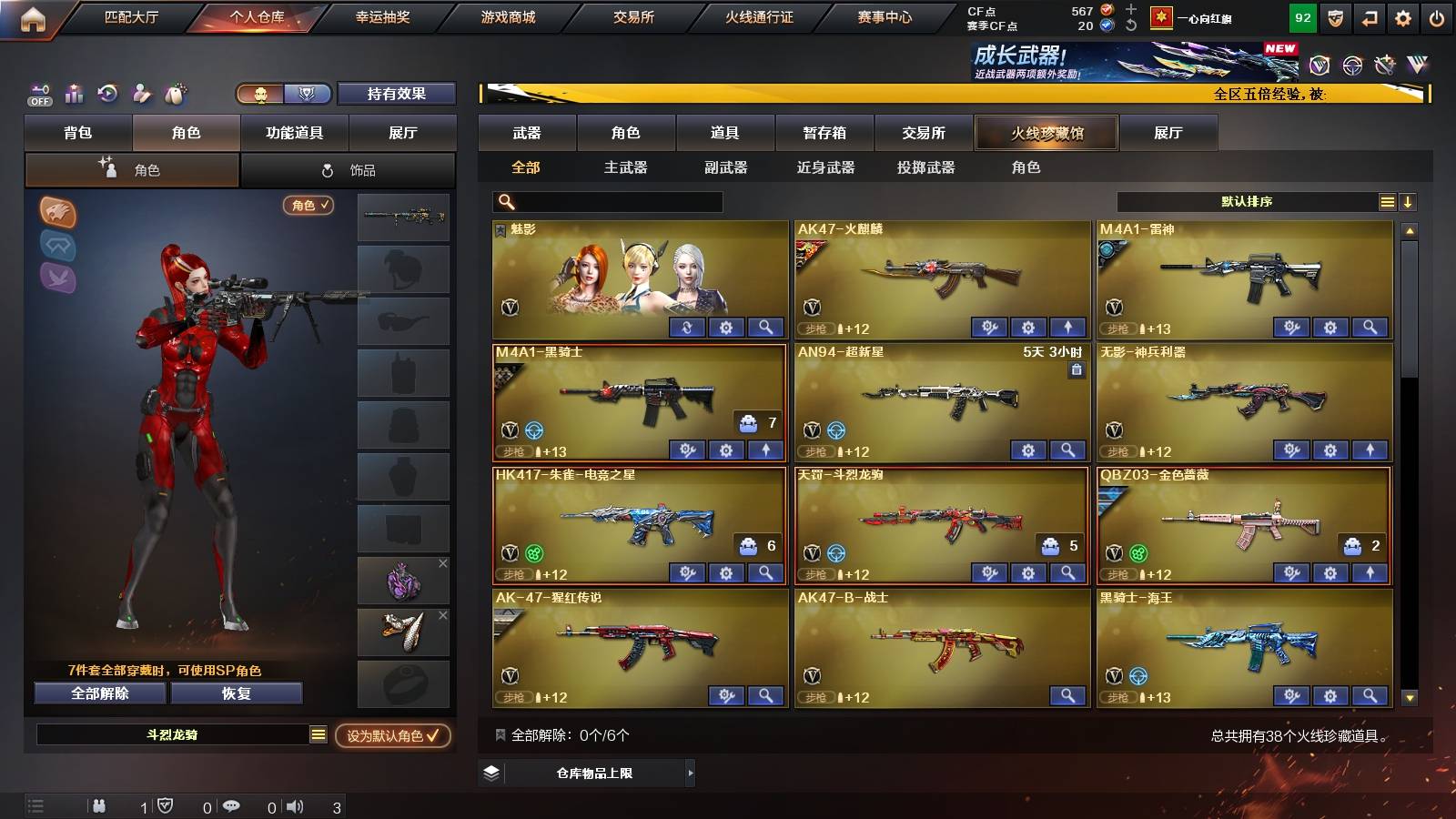Viewport: 1456px width, 819px height.
Task: Click the trash delete icon on AN94-超新星 card
Action: [1076, 369]
